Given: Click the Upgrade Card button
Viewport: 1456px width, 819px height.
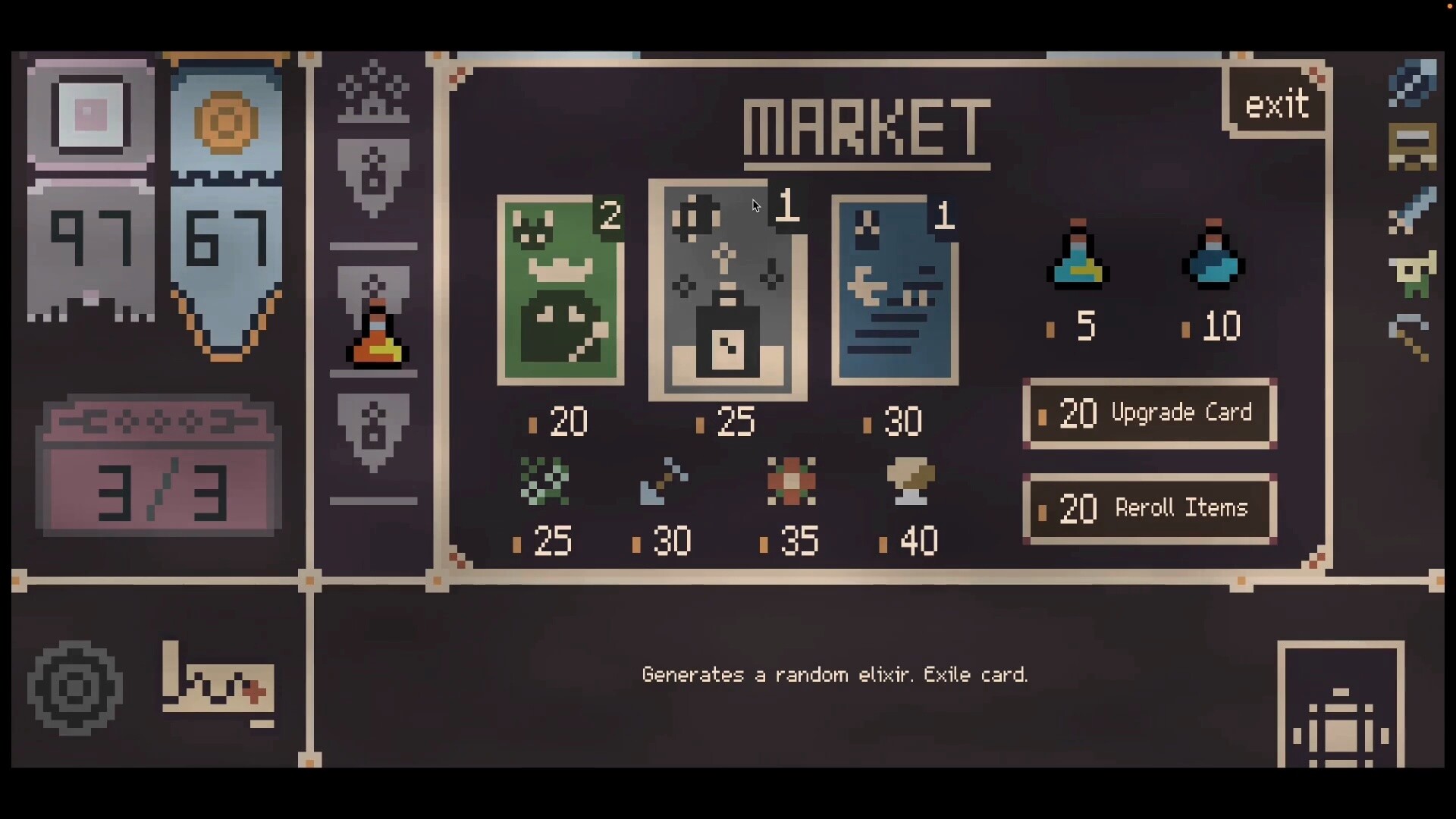Looking at the screenshot, I should [1149, 413].
